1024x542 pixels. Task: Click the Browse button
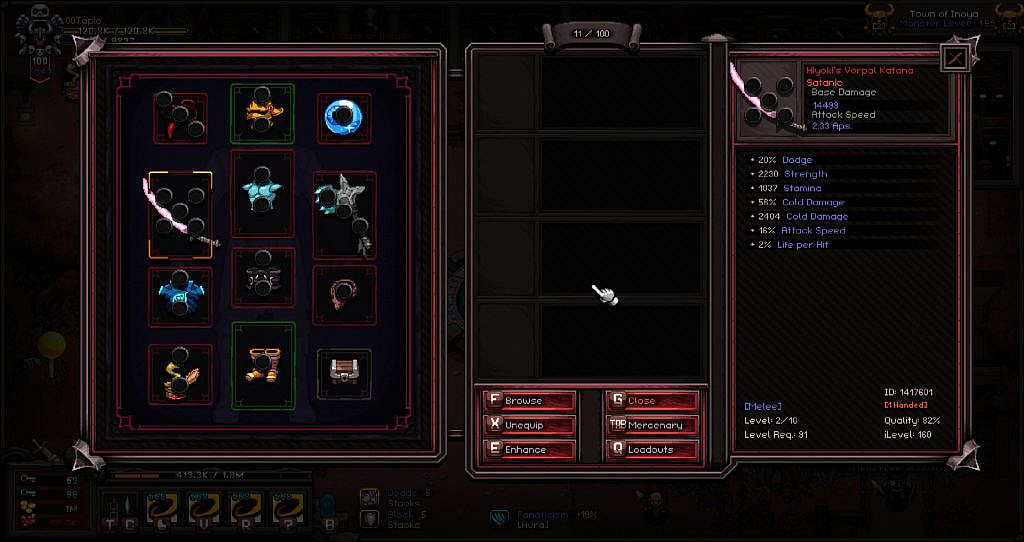point(530,401)
